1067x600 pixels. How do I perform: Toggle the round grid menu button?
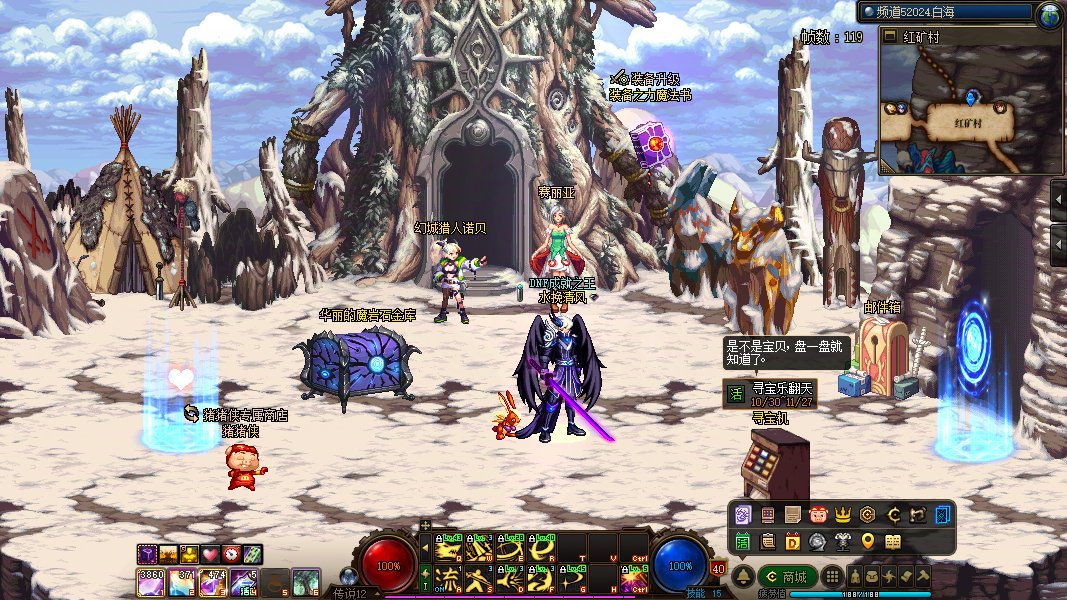(831, 576)
